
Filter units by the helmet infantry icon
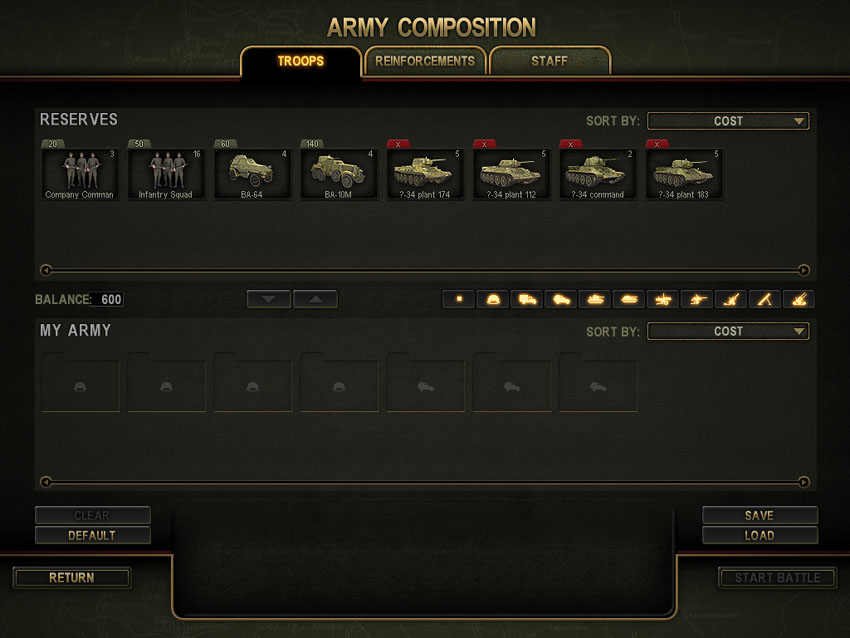coord(493,299)
